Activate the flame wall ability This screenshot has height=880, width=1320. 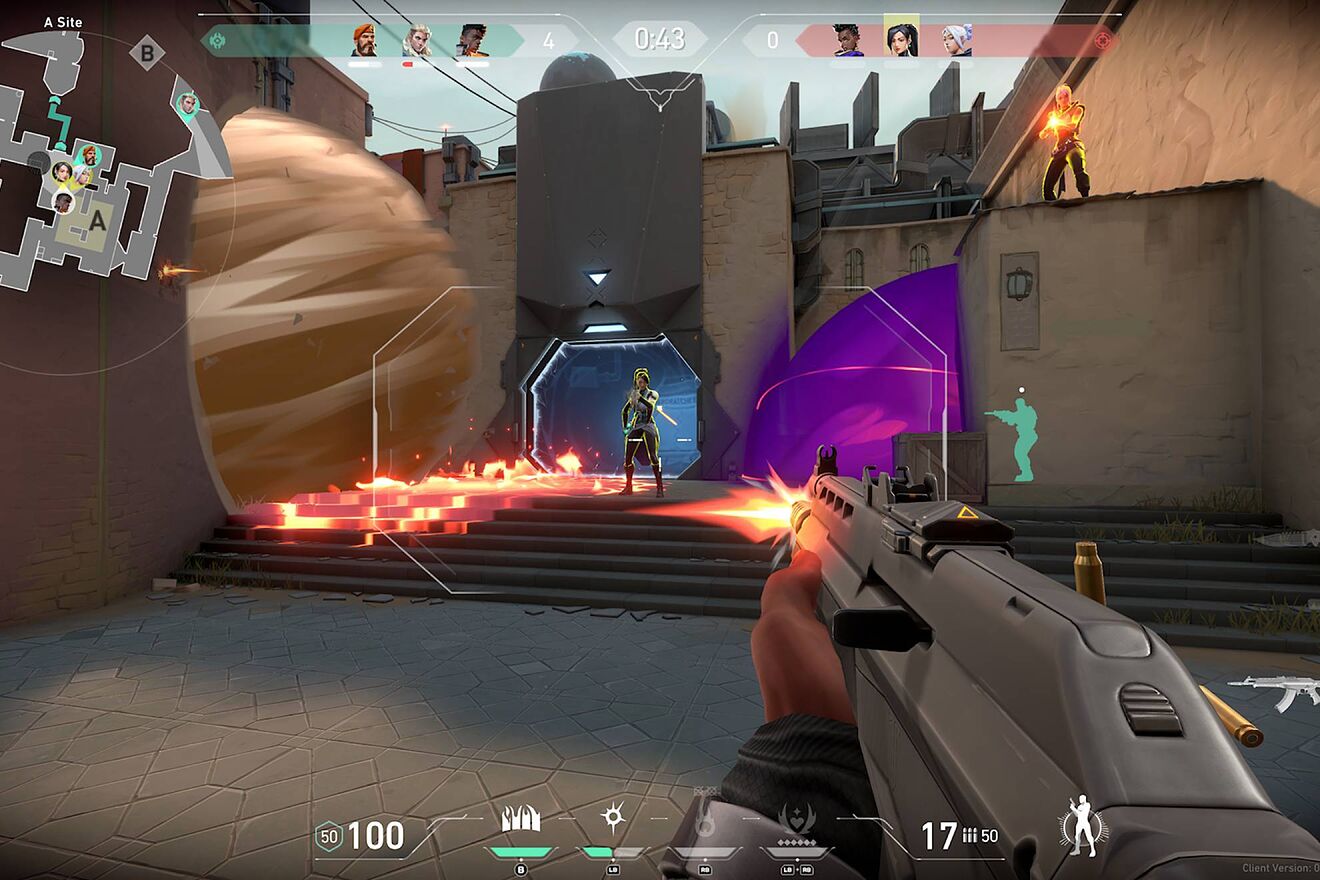(520, 820)
